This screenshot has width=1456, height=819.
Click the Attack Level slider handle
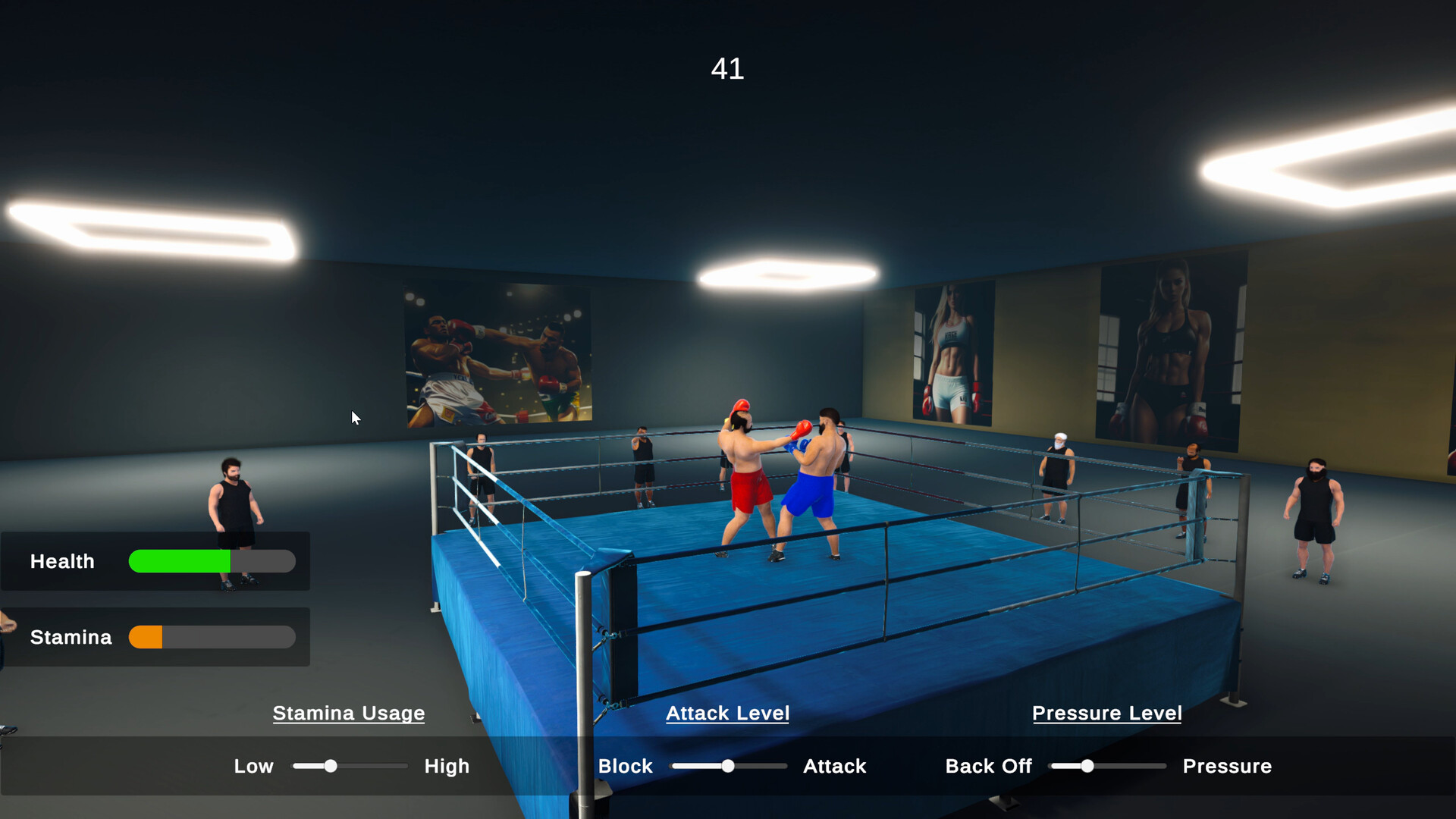tap(729, 766)
